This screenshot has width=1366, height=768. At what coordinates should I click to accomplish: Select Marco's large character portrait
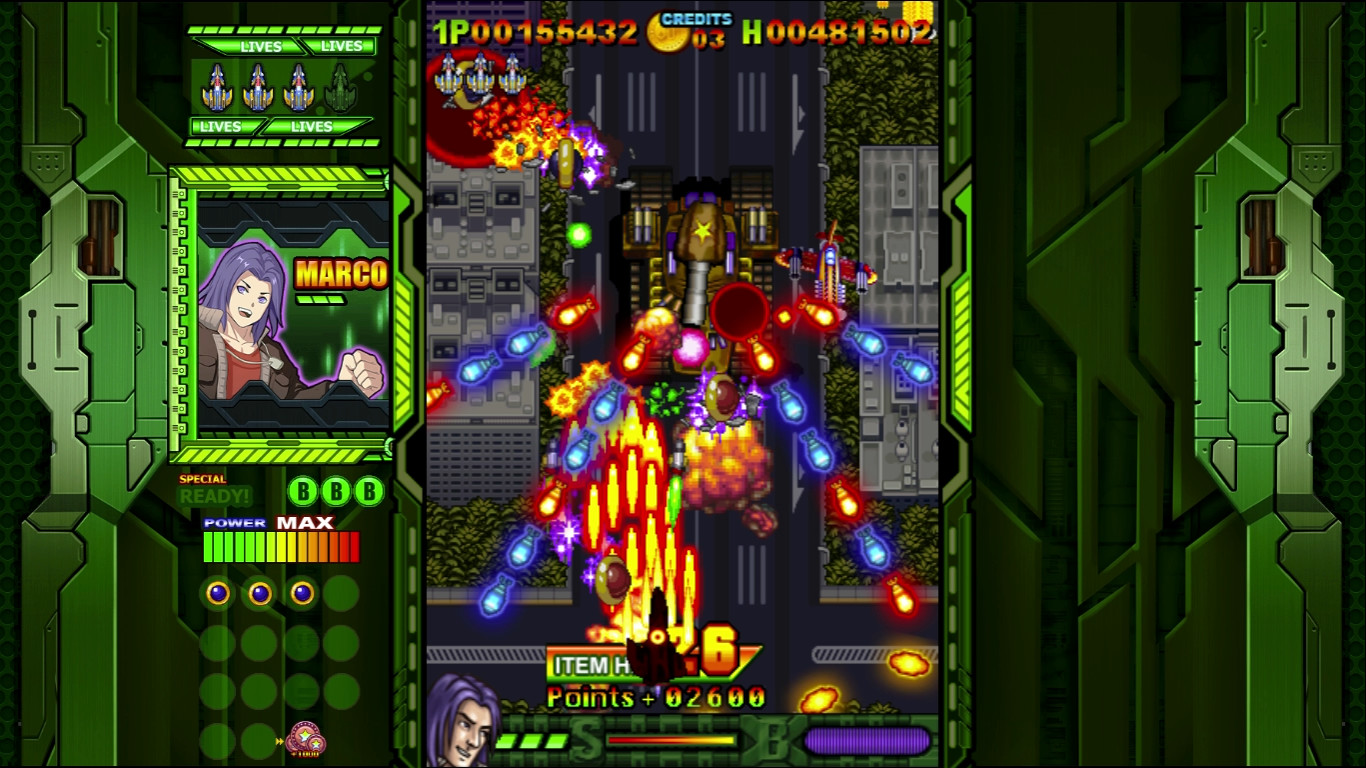290,315
